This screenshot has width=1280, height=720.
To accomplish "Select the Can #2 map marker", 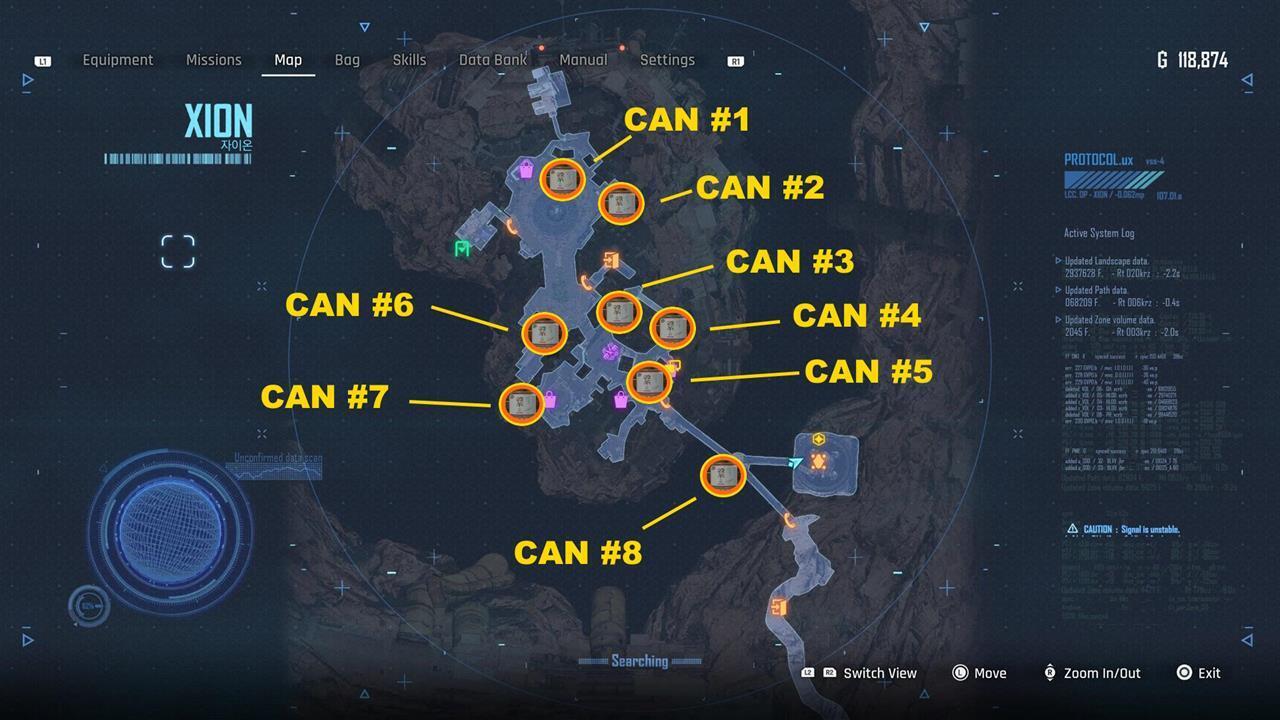I will 621,204.
